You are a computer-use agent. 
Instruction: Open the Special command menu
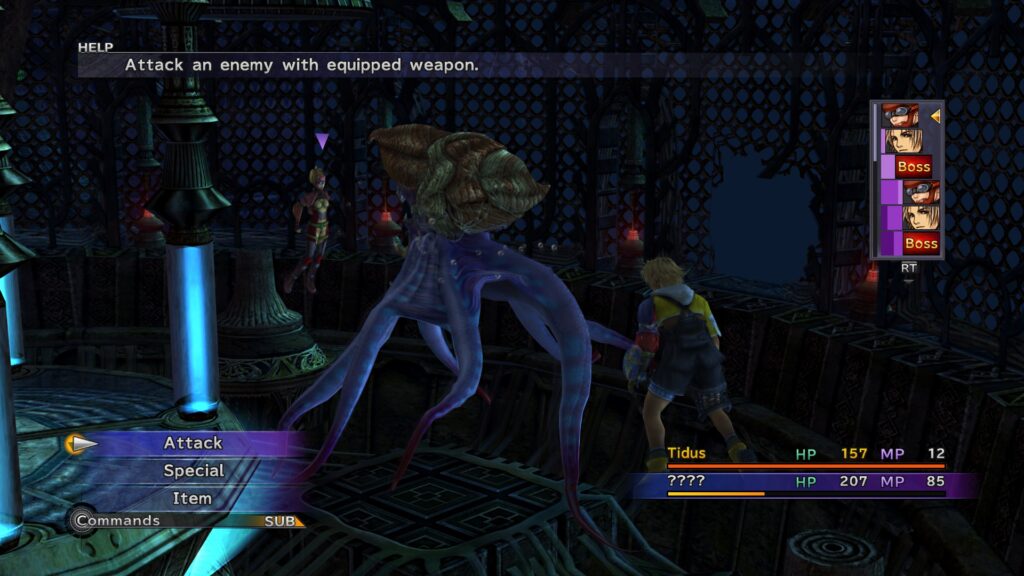[x=193, y=470]
